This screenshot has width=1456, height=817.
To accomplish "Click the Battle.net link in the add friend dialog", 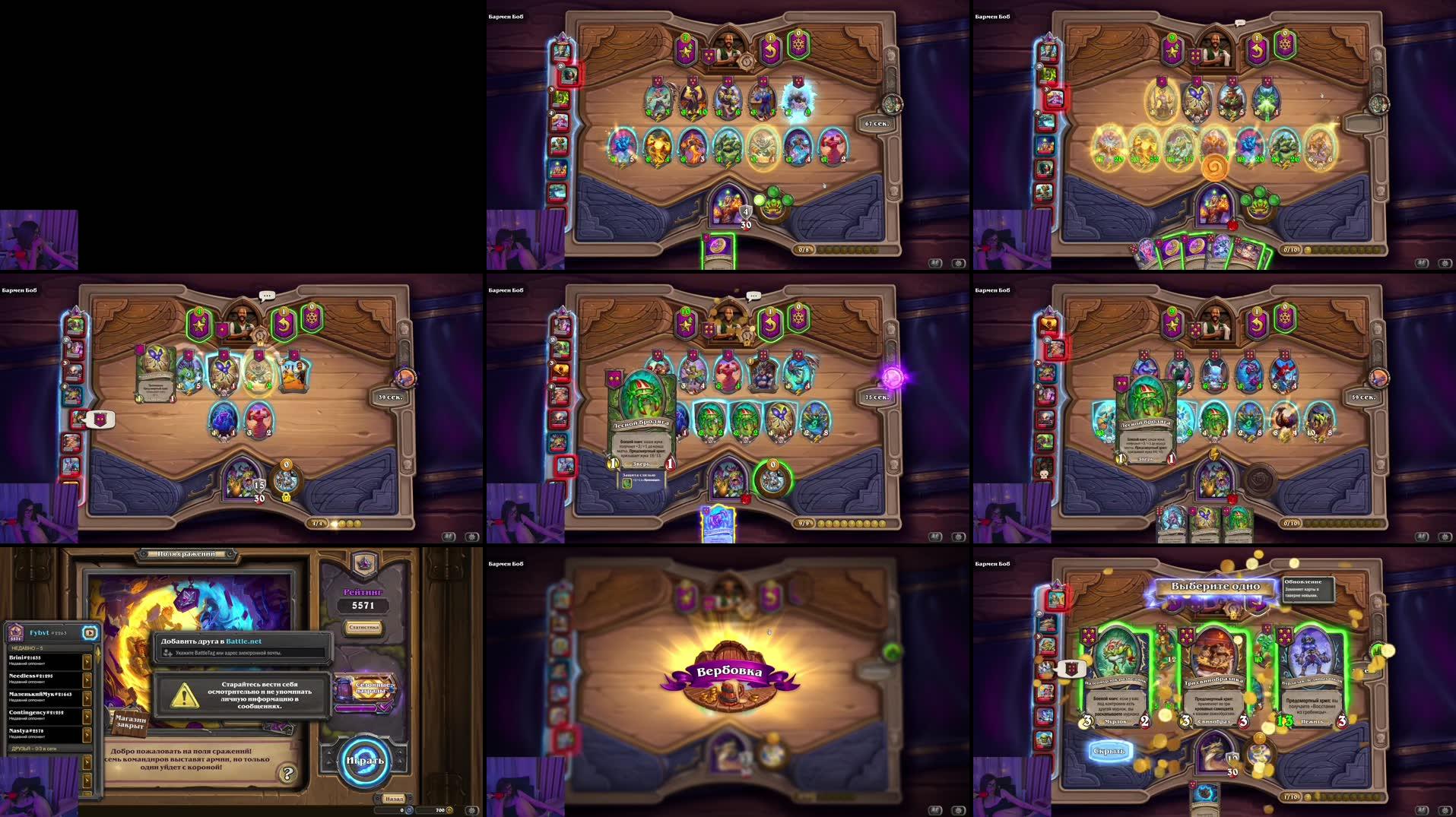I will coord(244,641).
